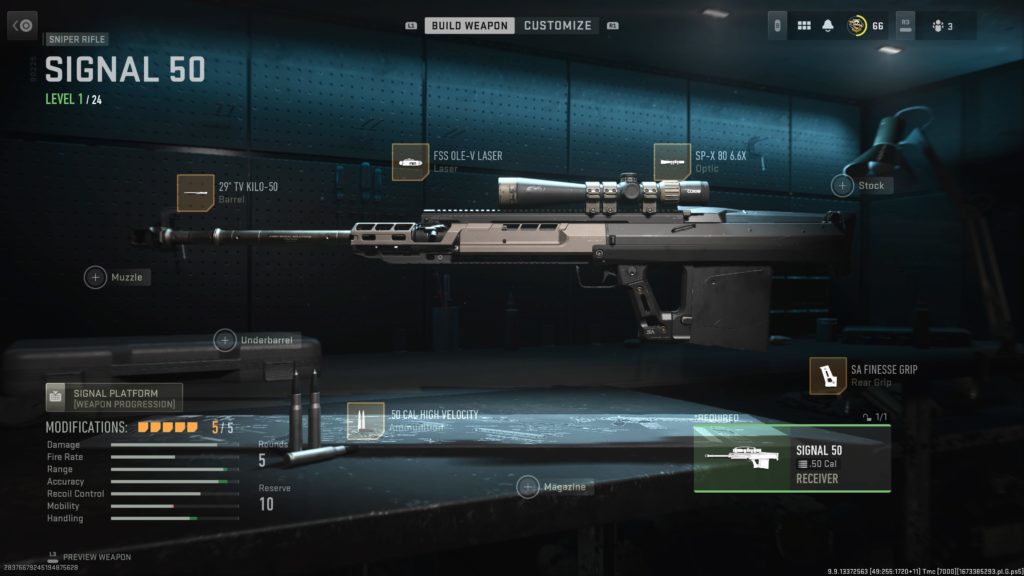The image size is (1024, 576).
Task: Open the .50 Cal High Velocity ammunition slot
Action: 366,421
